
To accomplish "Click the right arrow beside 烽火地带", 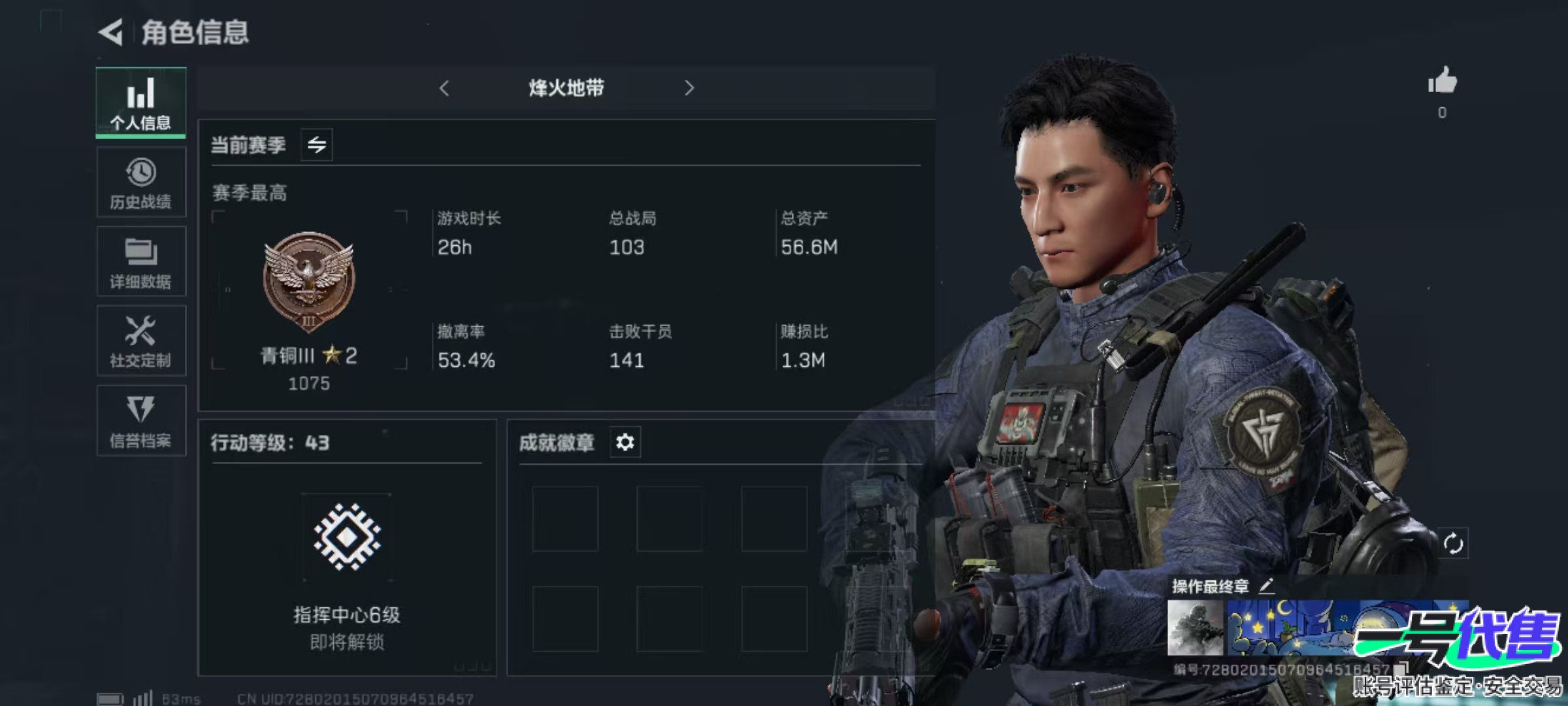I will coord(689,88).
